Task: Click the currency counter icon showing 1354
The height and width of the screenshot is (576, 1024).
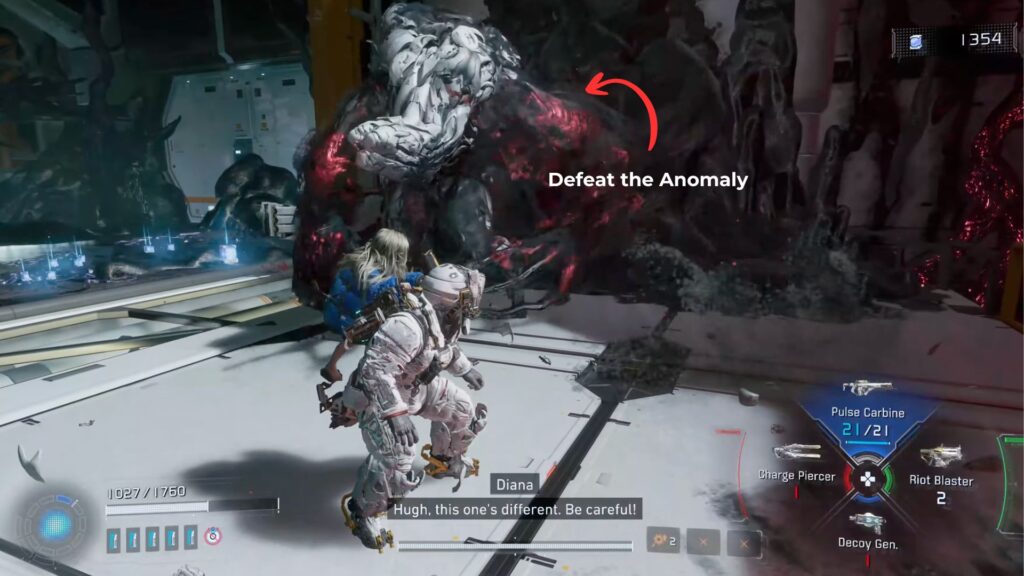Action: [x=917, y=41]
